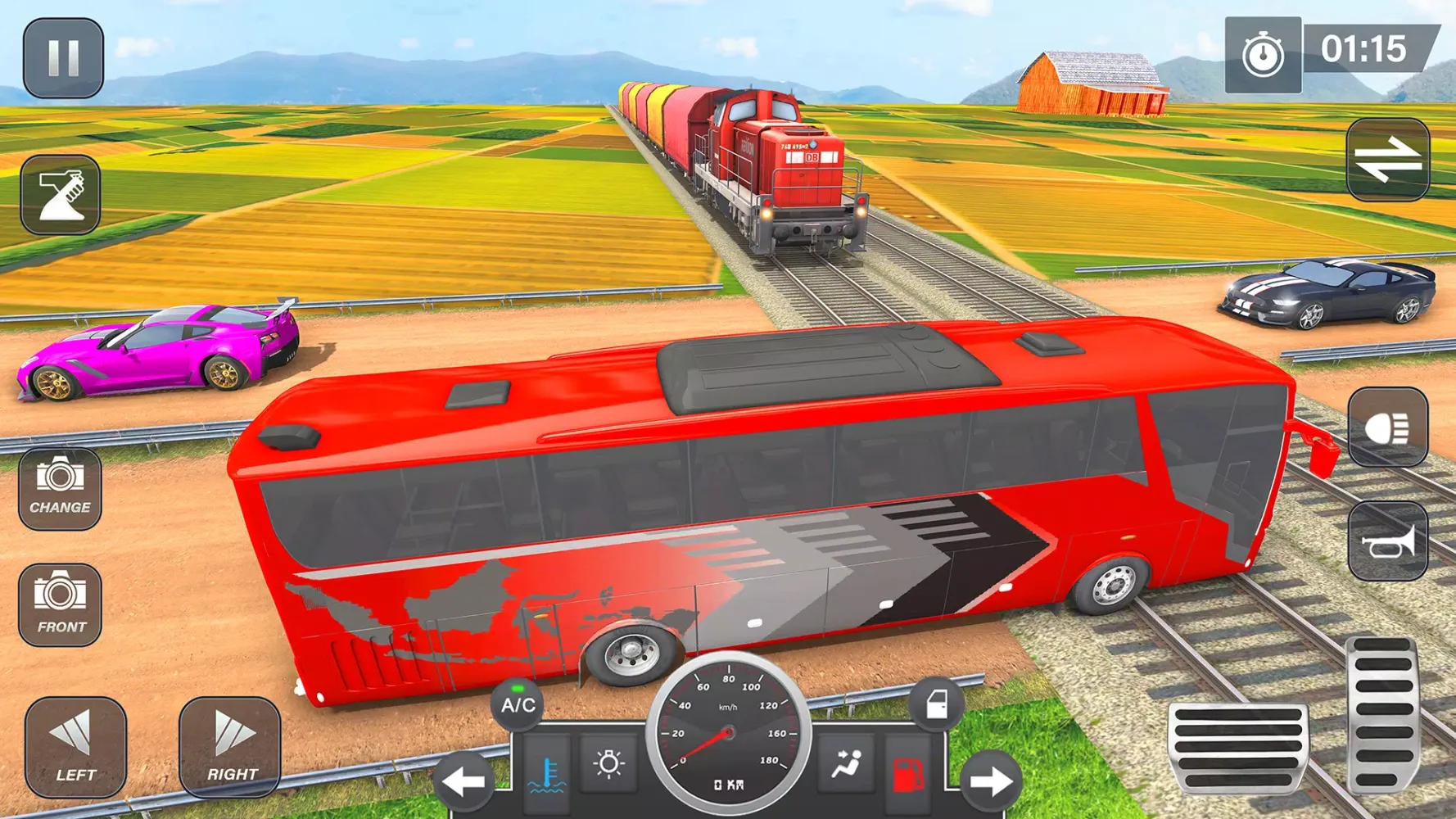The height and width of the screenshot is (819, 1456).
Task: Step on the accelerator pedal
Action: tap(1383, 714)
